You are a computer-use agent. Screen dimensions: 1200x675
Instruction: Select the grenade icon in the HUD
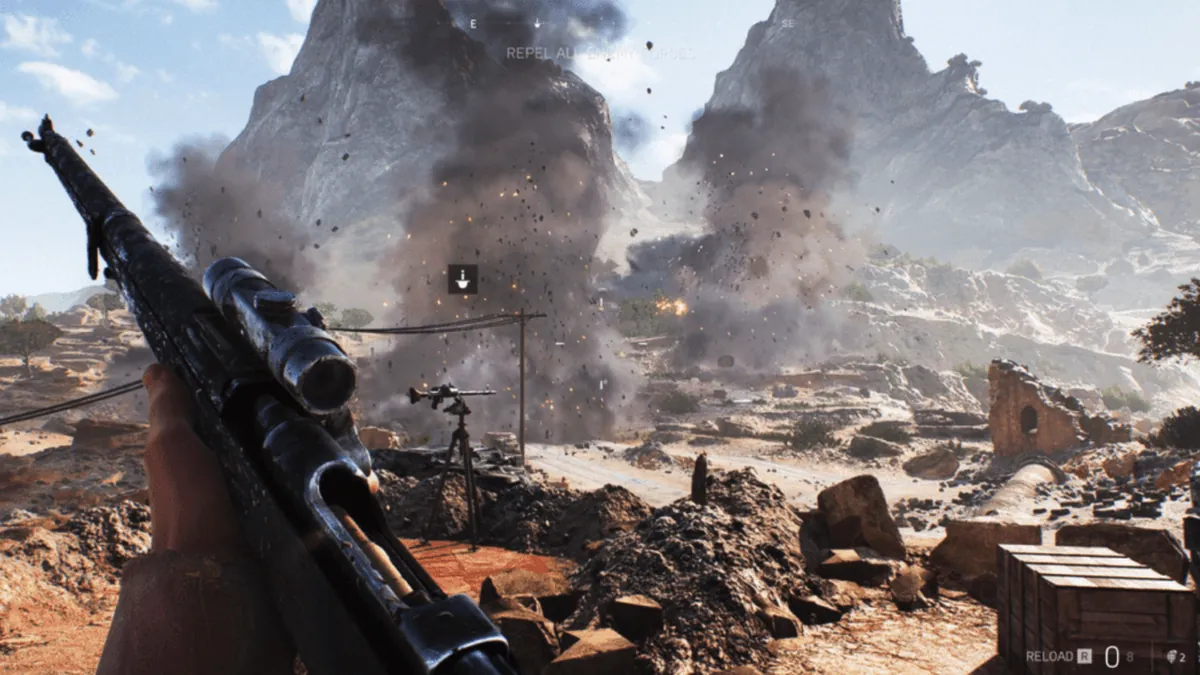coord(1169,657)
